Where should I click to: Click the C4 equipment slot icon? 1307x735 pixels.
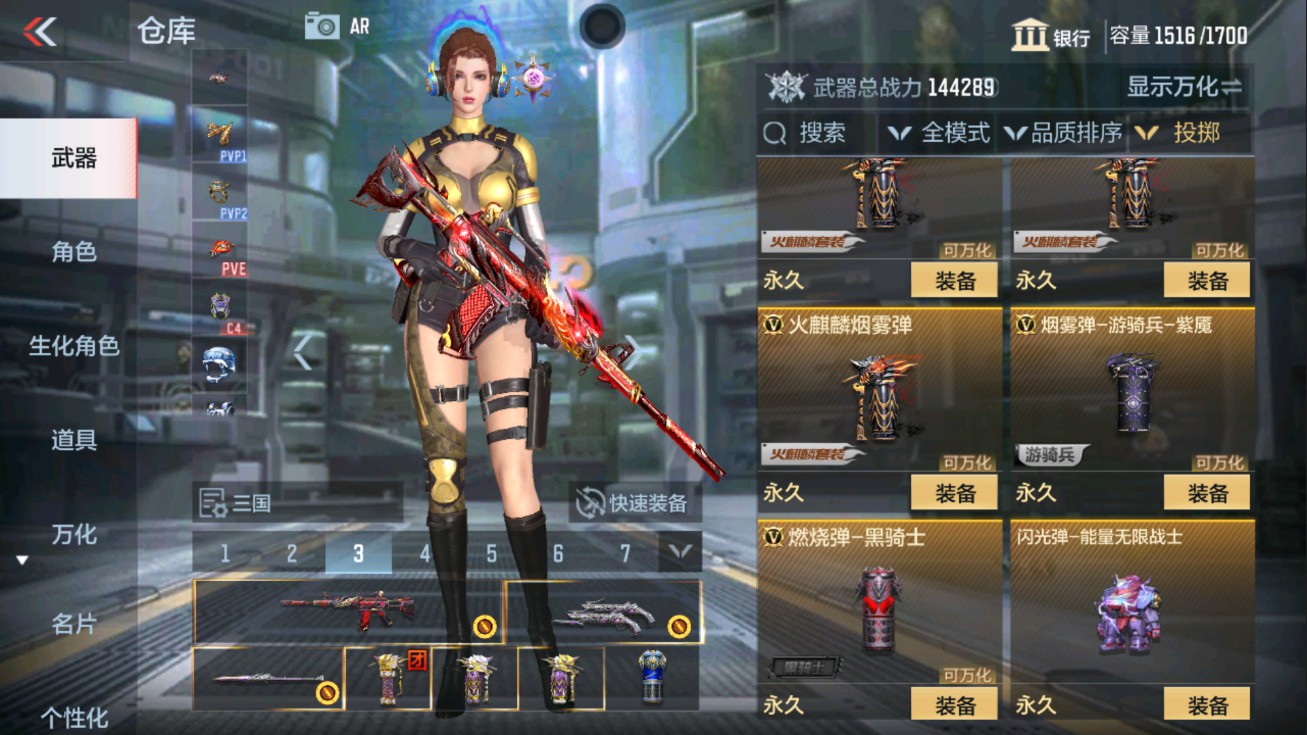coord(222,304)
